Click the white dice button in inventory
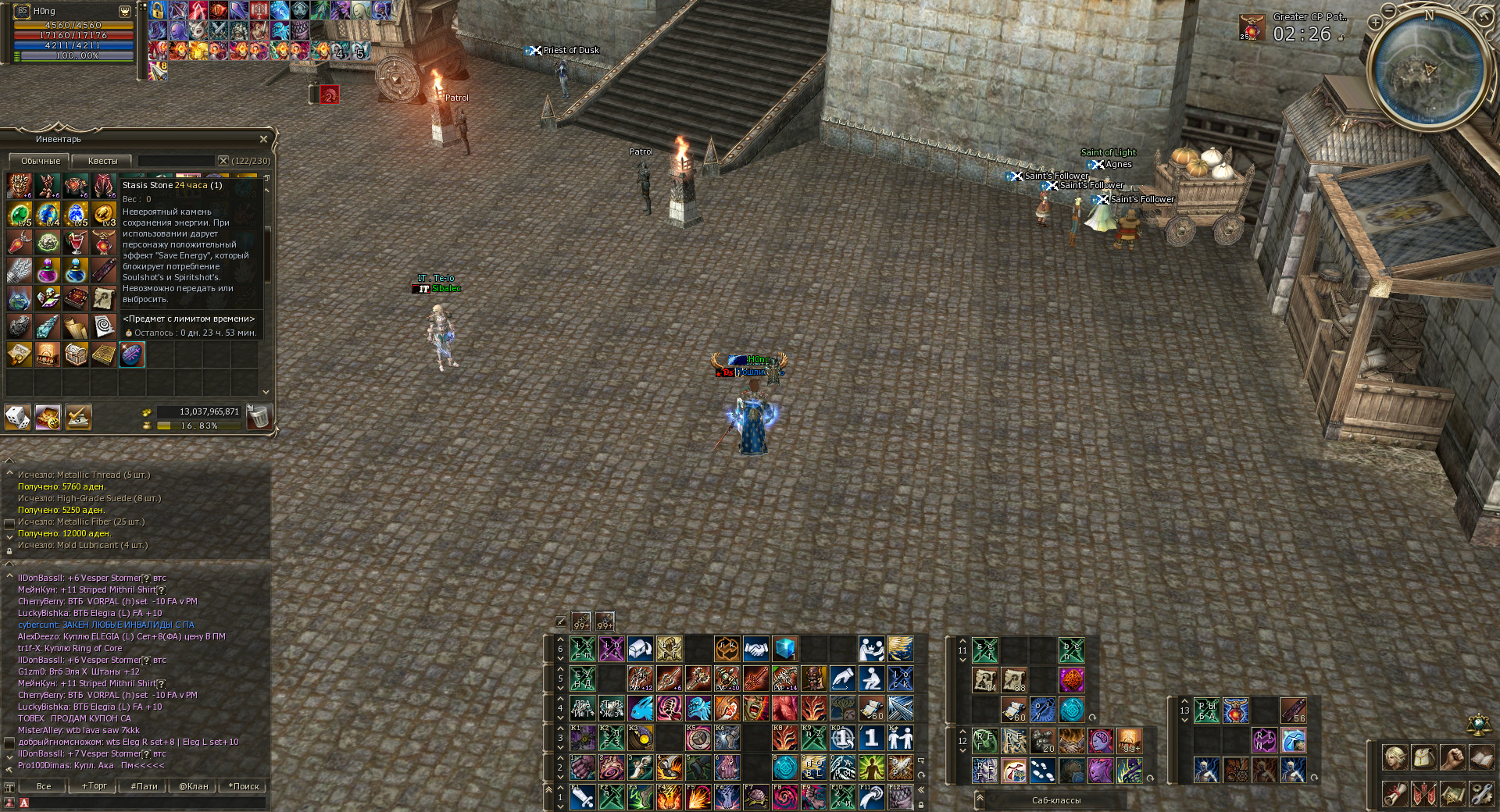Image resolution: width=1500 pixels, height=812 pixels. [18, 418]
